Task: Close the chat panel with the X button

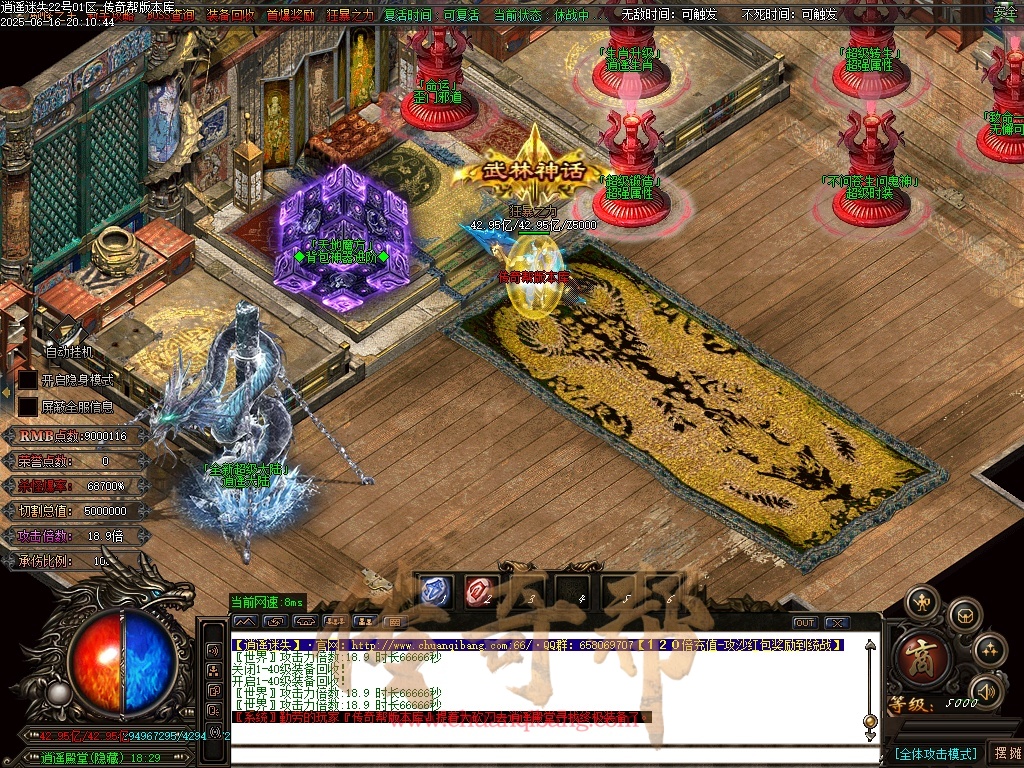Action: click(837, 623)
